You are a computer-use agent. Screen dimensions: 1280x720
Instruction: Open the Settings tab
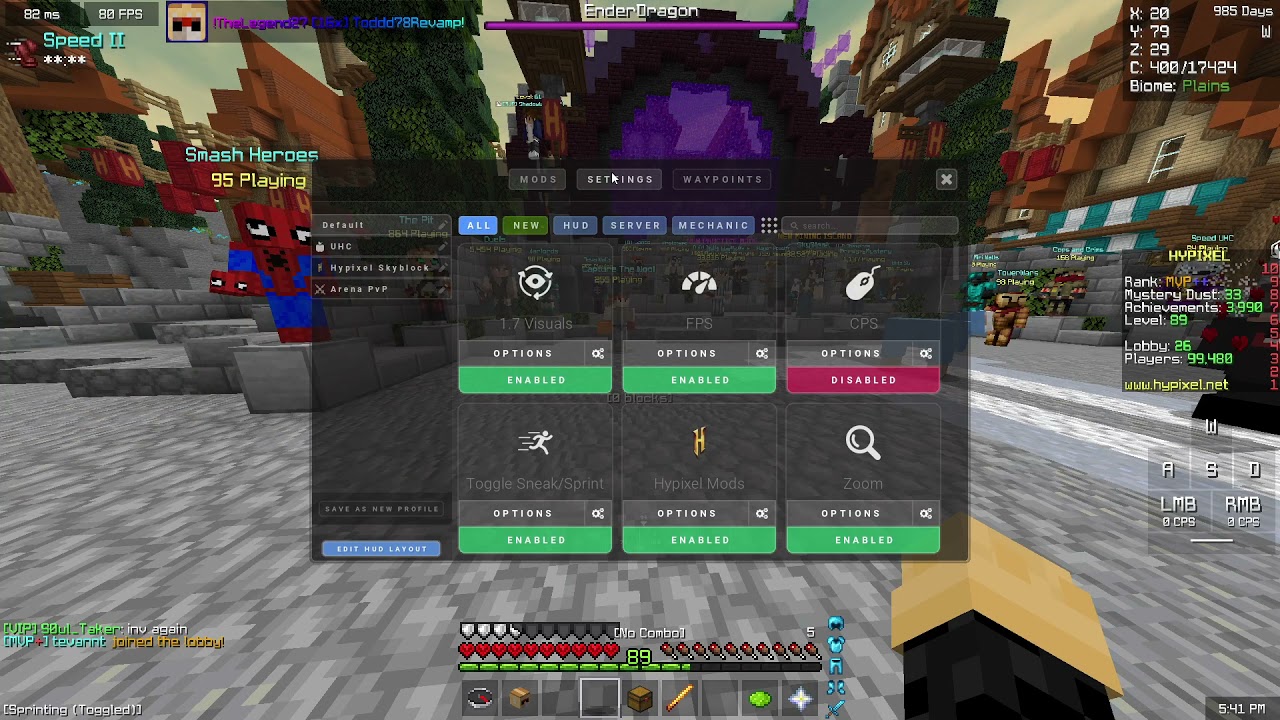pyautogui.click(x=620, y=180)
